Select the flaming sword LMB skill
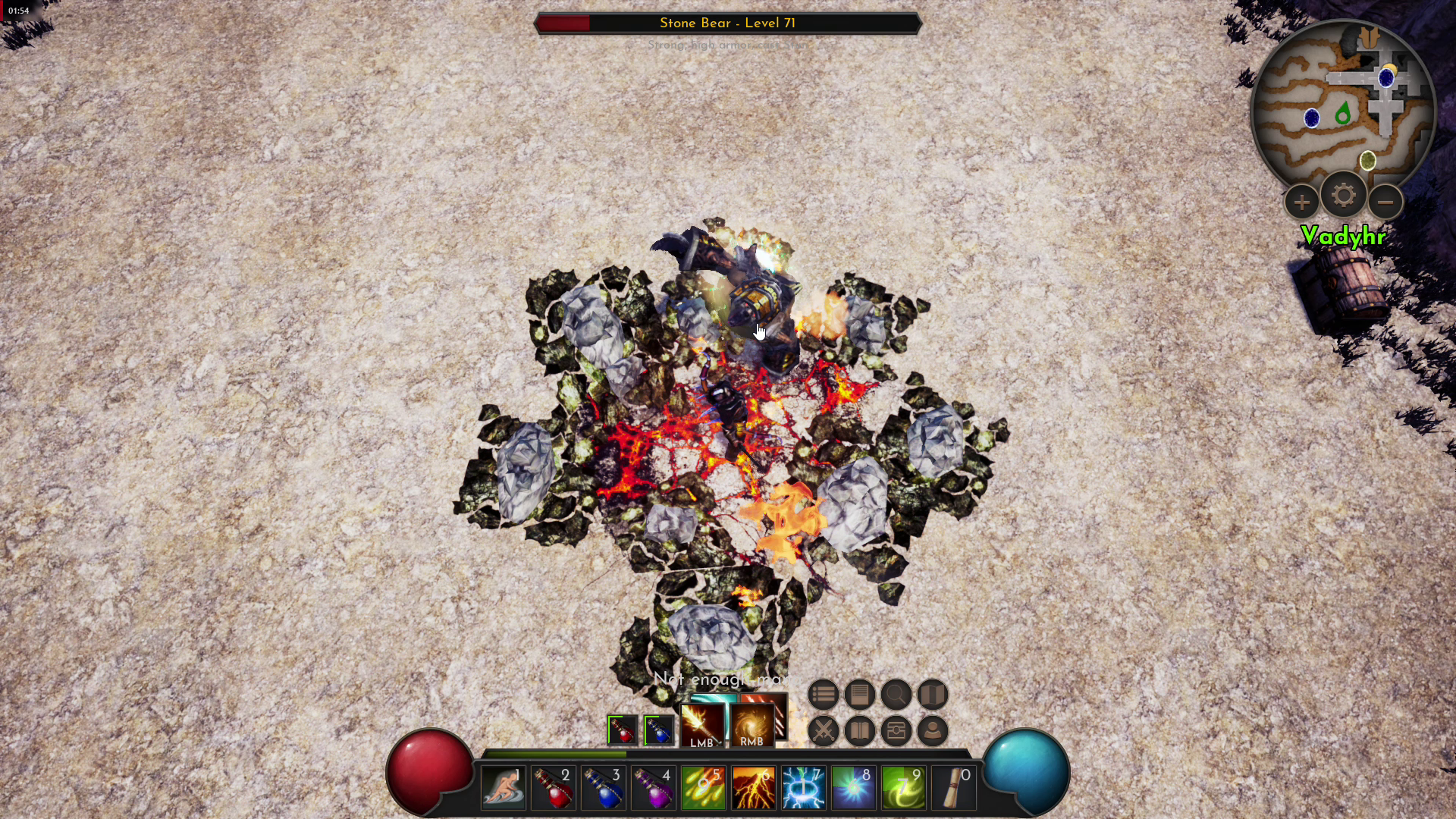1456x819 pixels. click(x=702, y=726)
